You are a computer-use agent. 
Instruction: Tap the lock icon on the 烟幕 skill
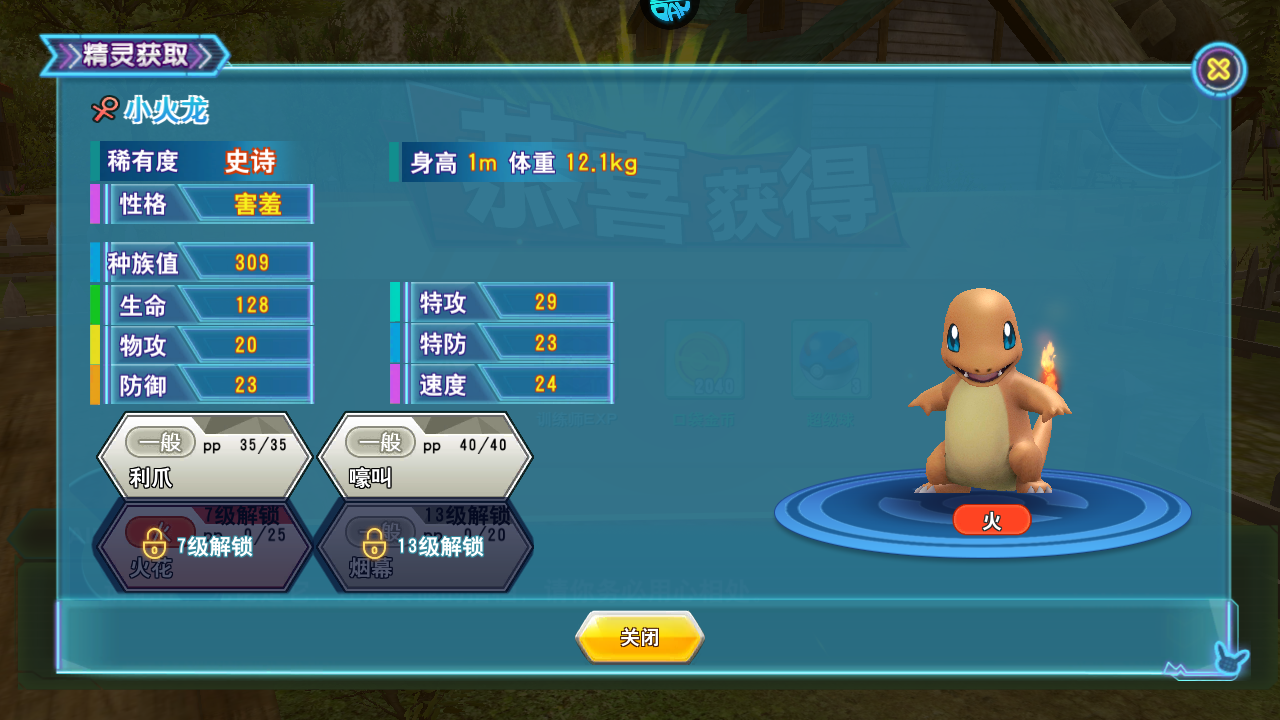pyautogui.click(x=372, y=545)
